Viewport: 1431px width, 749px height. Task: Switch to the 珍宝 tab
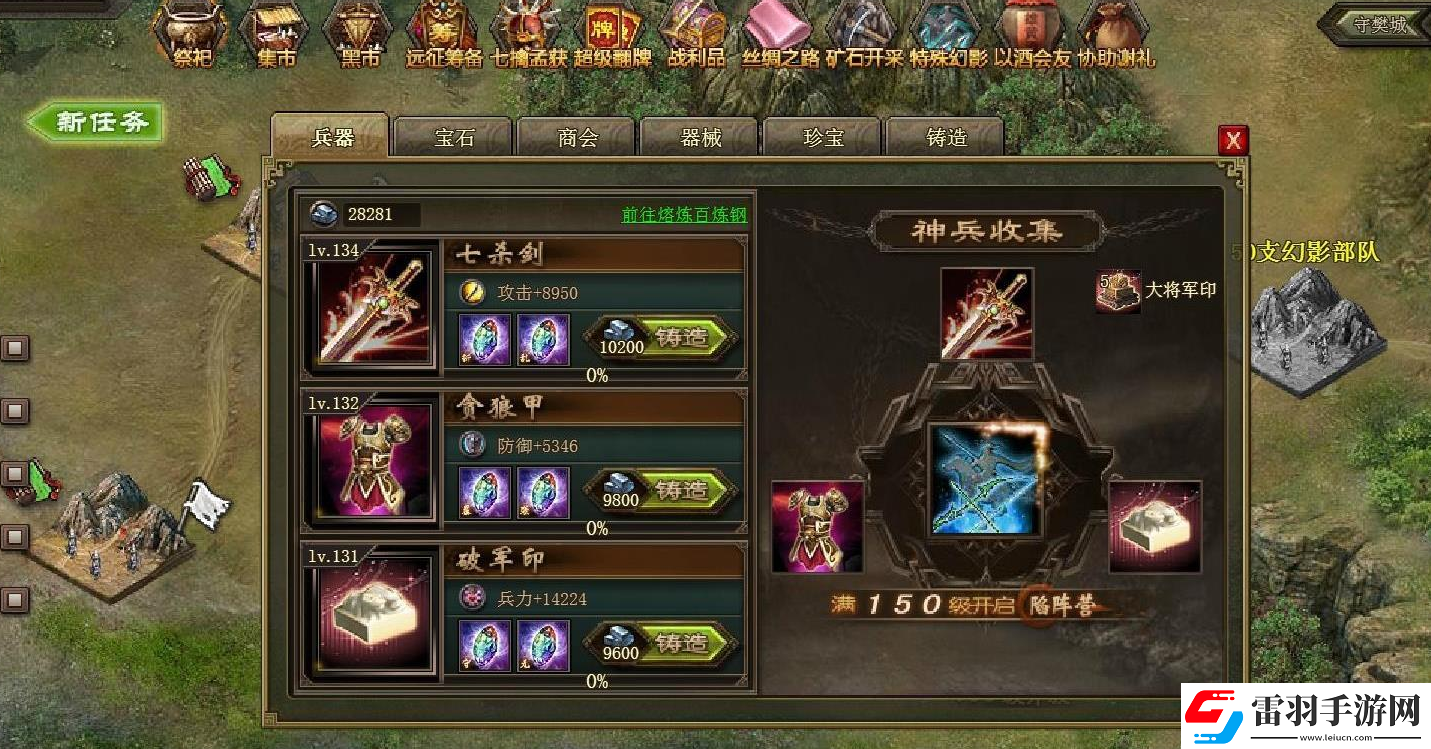coord(821,139)
